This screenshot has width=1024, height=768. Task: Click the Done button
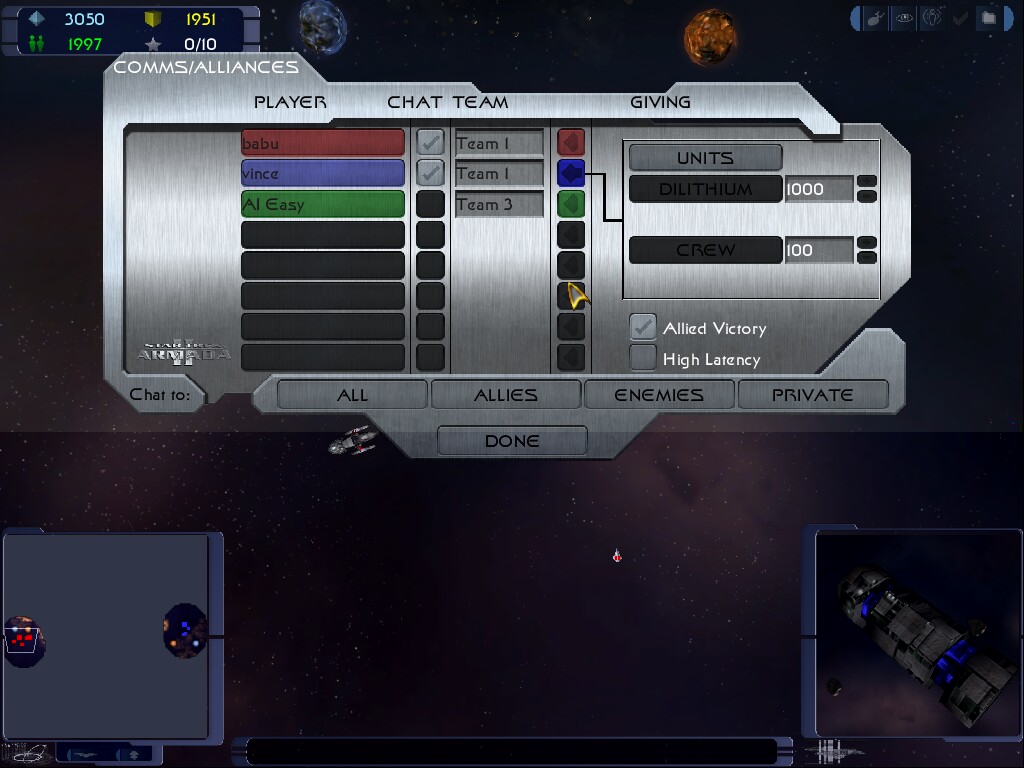tap(512, 441)
